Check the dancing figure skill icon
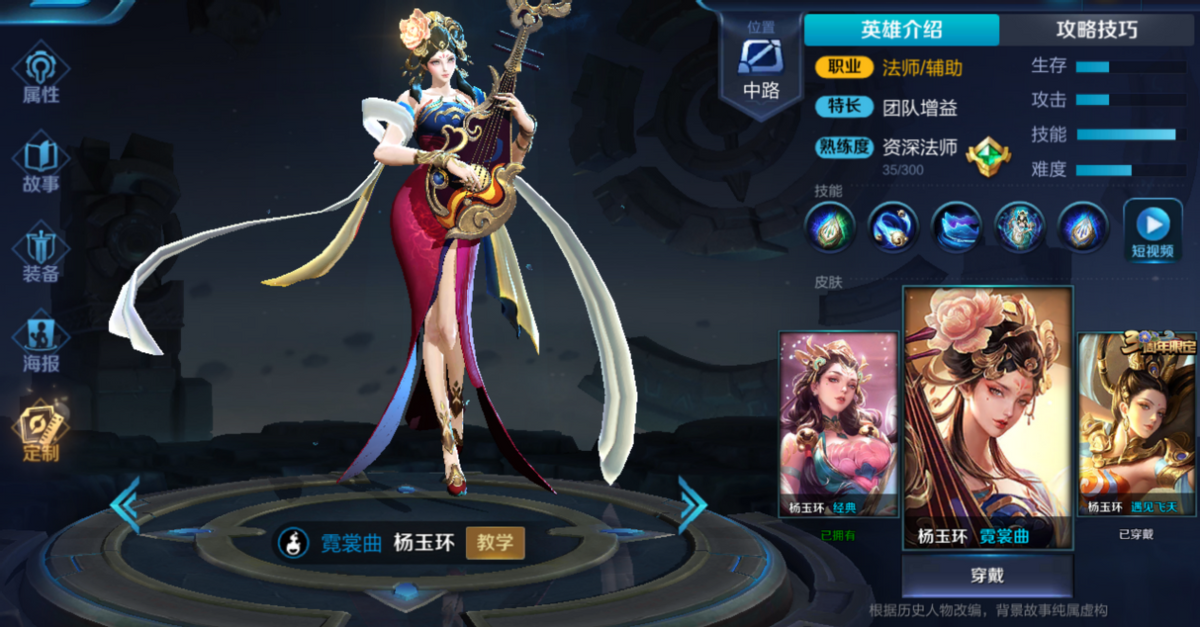 coord(1019,226)
